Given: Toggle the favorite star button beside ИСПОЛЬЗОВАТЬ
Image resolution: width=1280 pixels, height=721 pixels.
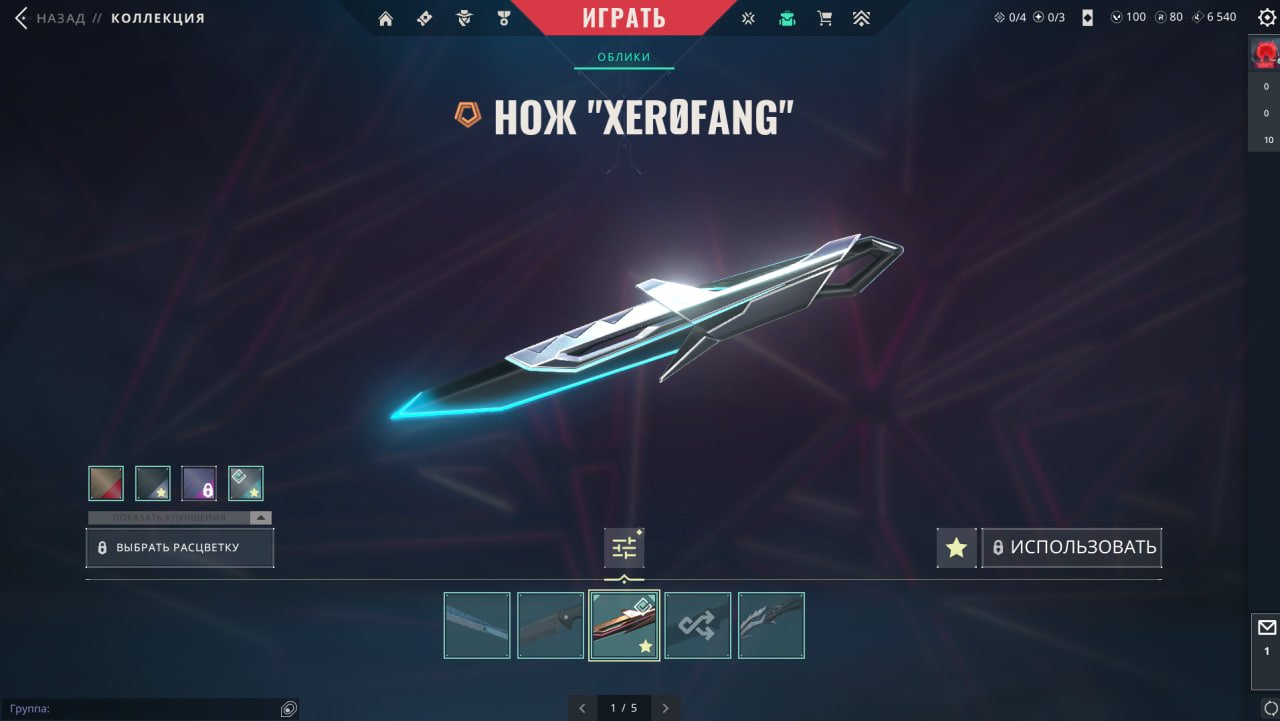Looking at the screenshot, I should pyautogui.click(x=957, y=548).
